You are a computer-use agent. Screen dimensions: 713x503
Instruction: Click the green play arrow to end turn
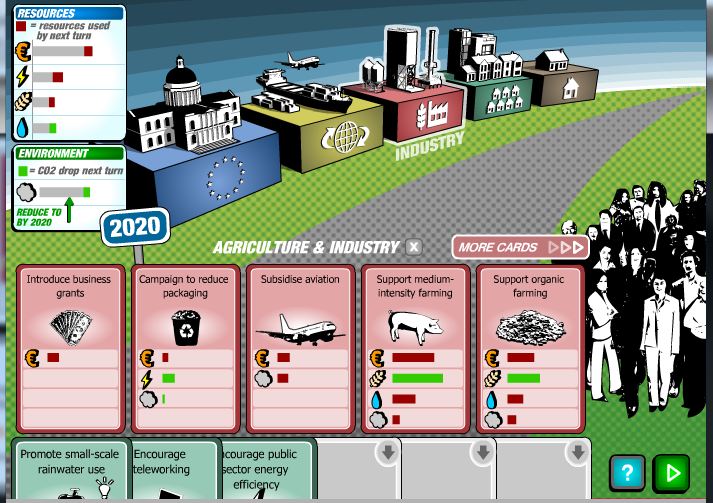(x=671, y=472)
